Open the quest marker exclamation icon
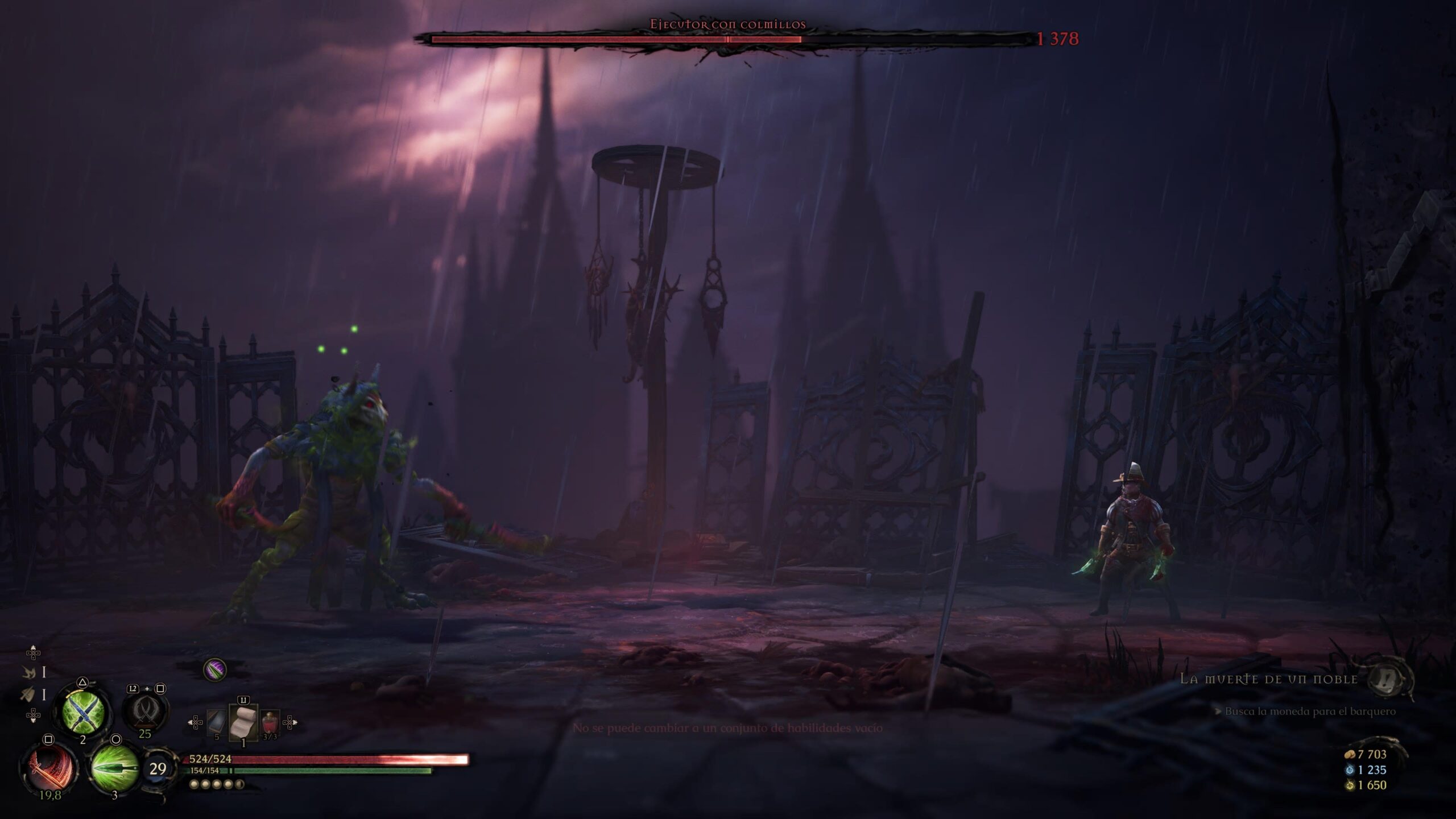 [1388, 679]
